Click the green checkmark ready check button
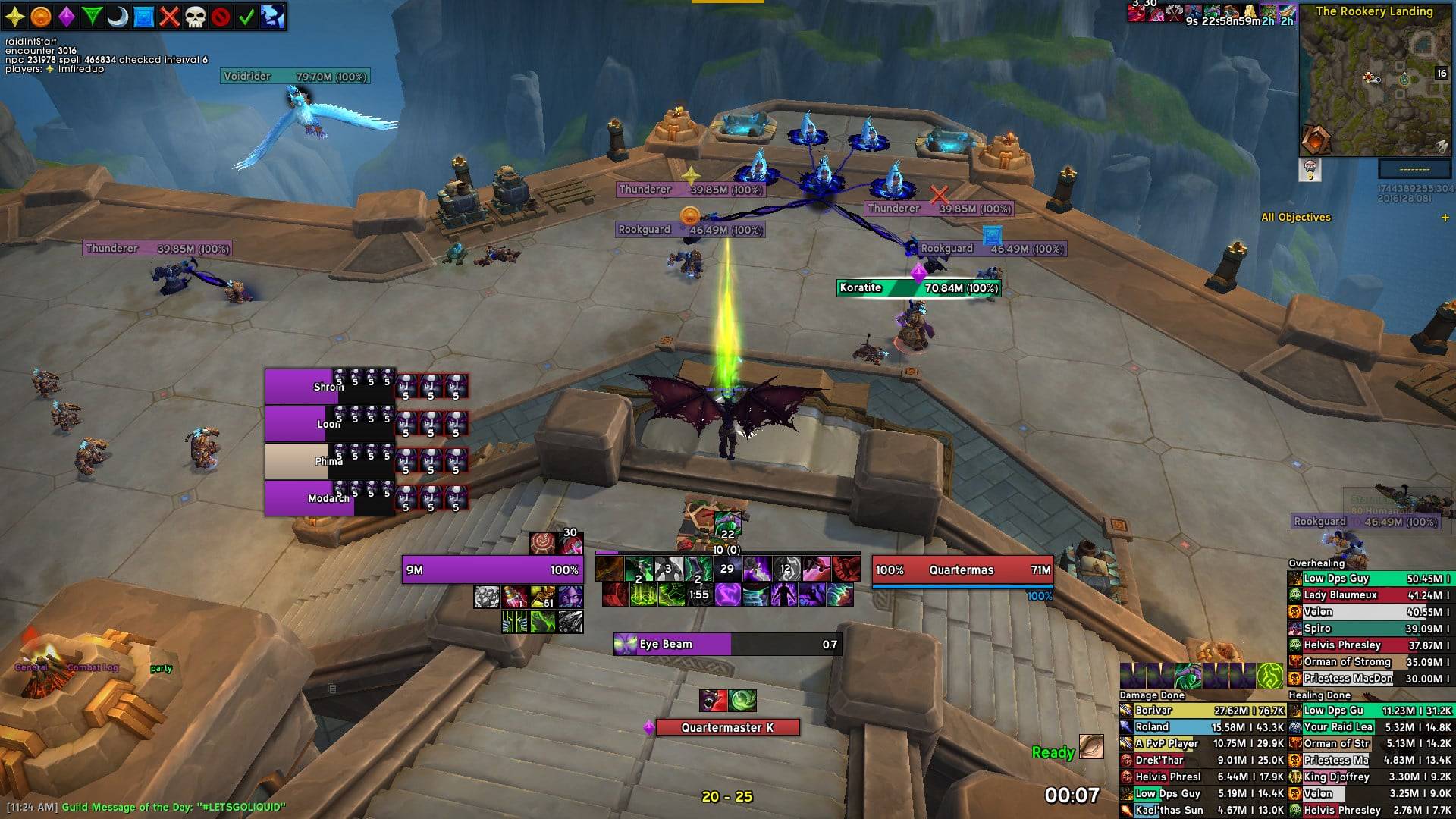Screen dimensions: 1456x819 [246, 17]
